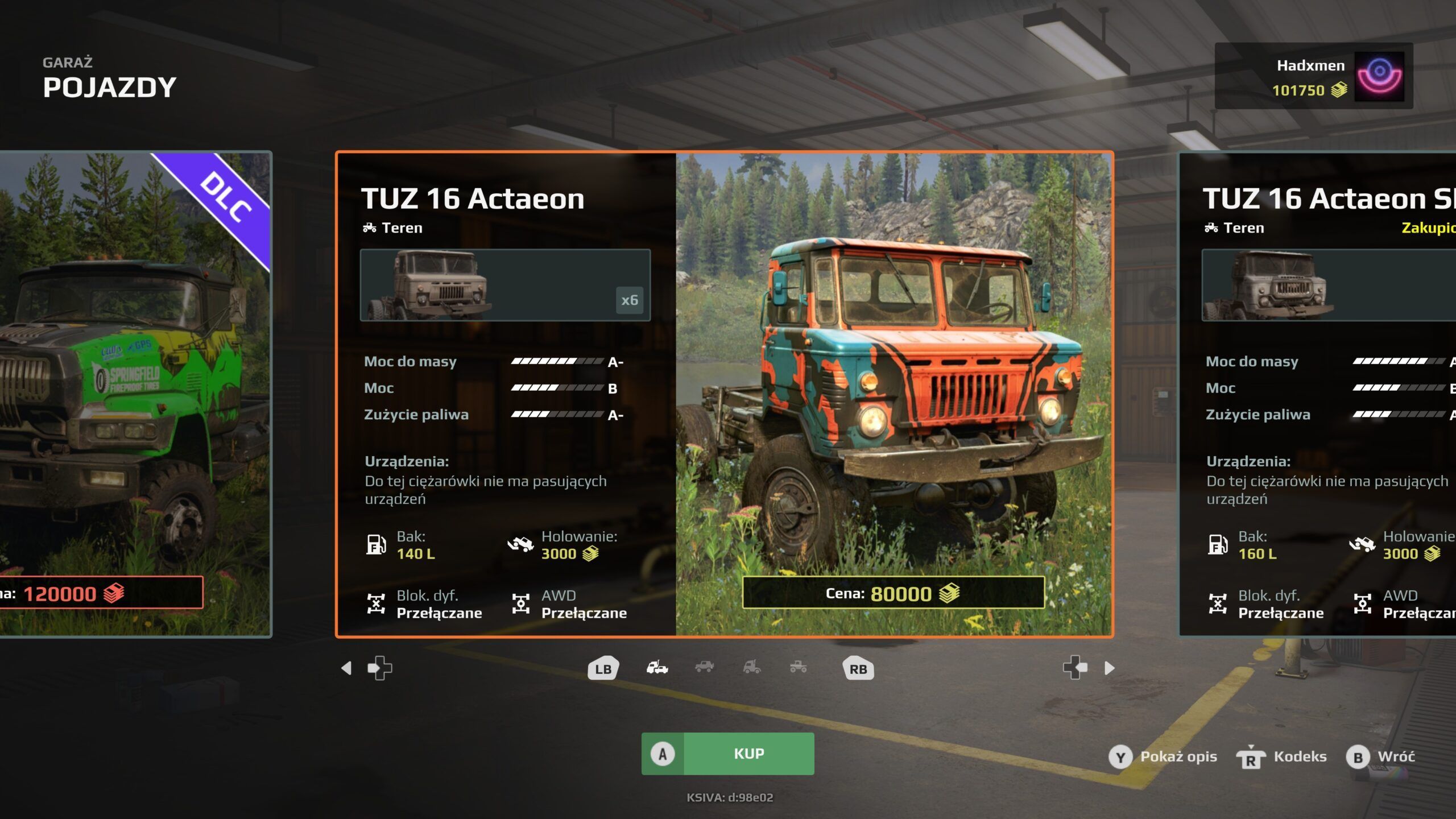Select the TUZ 16 Actaeon S card
1456x819 pixels.
point(1317,394)
